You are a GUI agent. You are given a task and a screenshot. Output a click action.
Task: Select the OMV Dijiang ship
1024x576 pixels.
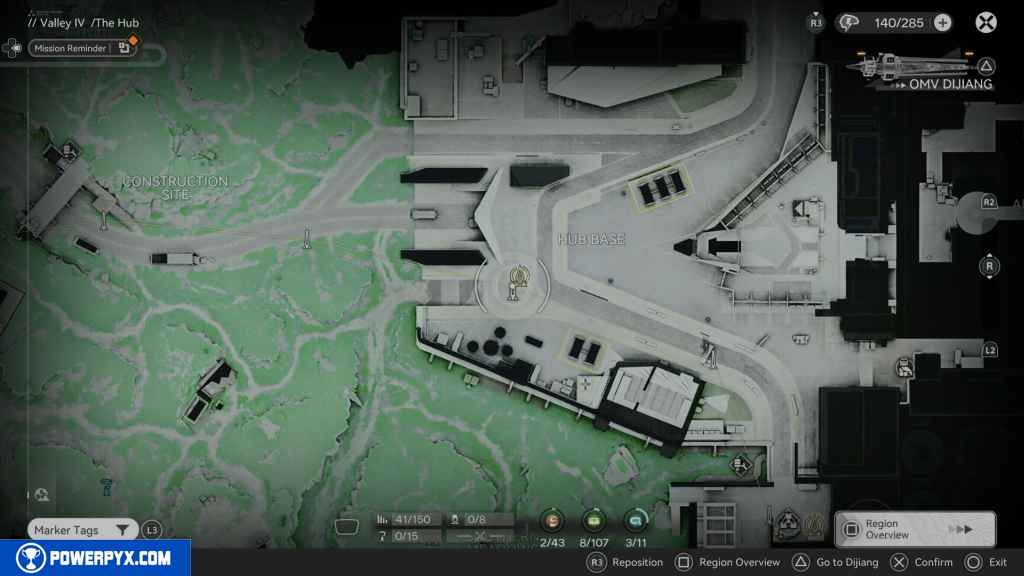pyautogui.click(x=908, y=67)
